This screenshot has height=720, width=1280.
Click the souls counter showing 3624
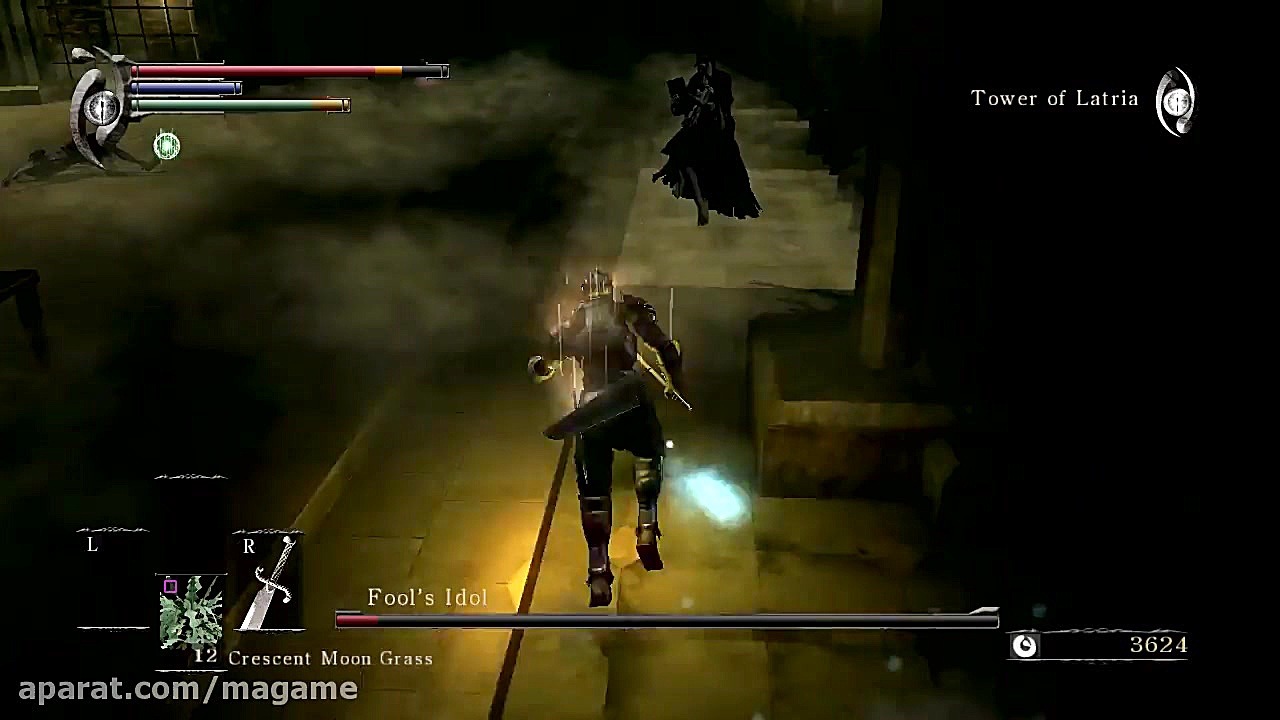pos(1158,647)
